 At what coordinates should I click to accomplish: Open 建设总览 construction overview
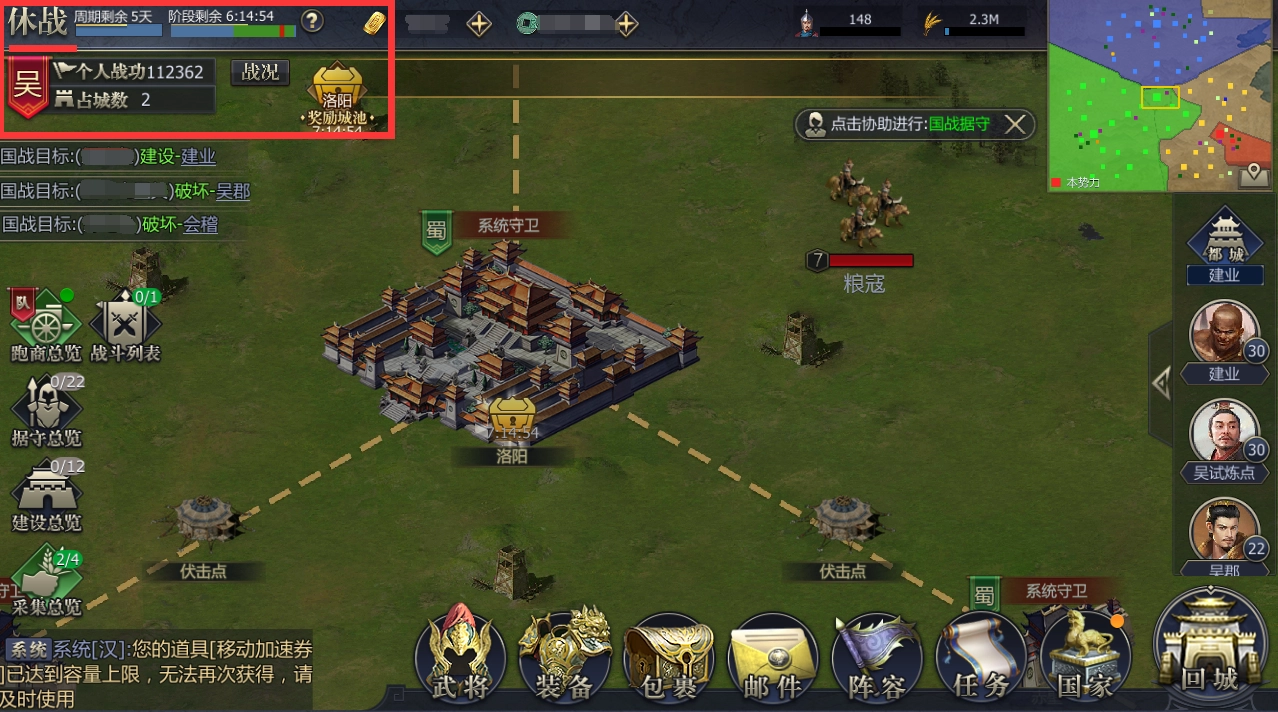pos(46,494)
